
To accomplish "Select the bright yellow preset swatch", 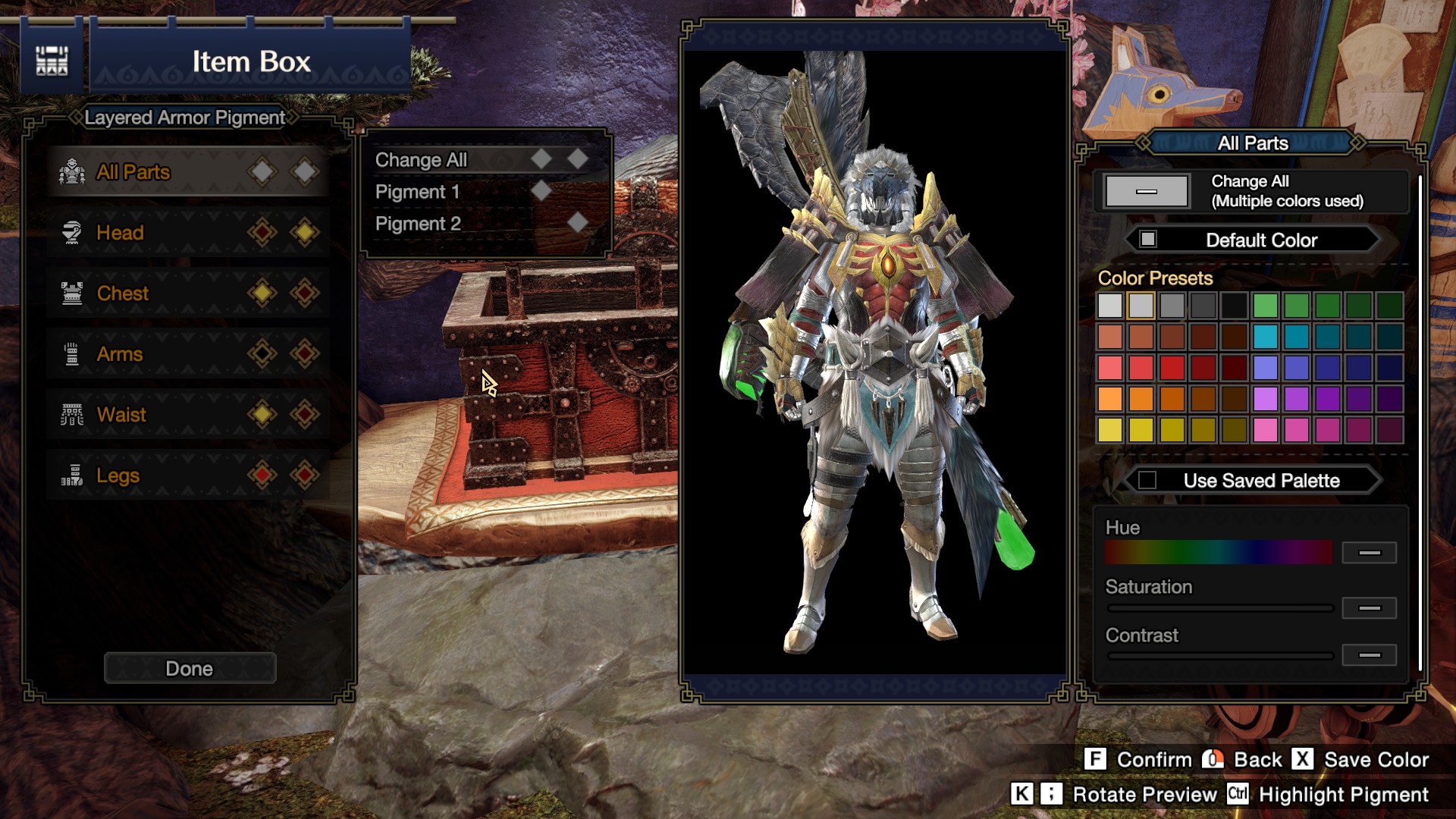I will 1110,430.
